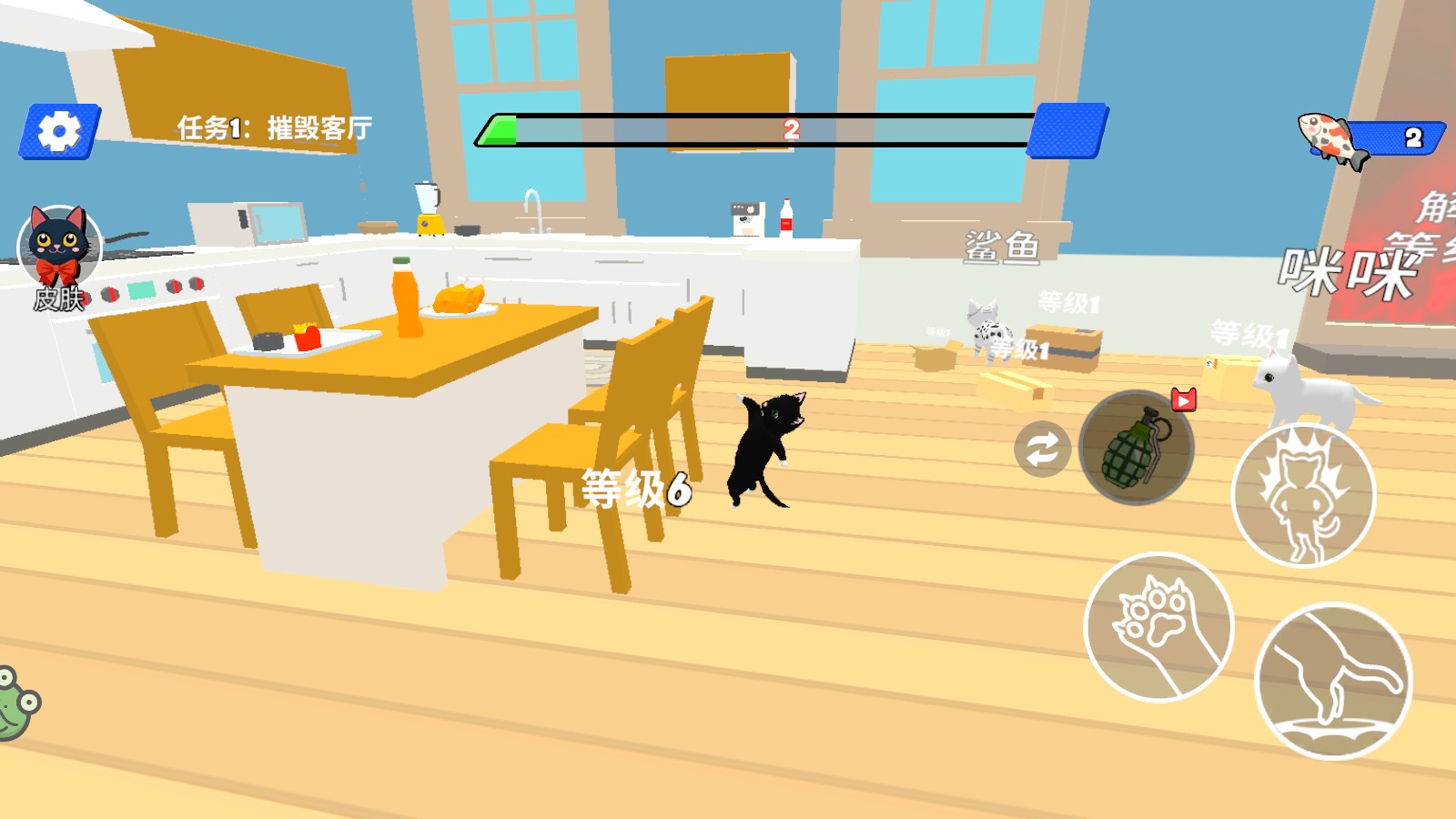
Task: Throw the grenade item
Action: coord(1136,448)
